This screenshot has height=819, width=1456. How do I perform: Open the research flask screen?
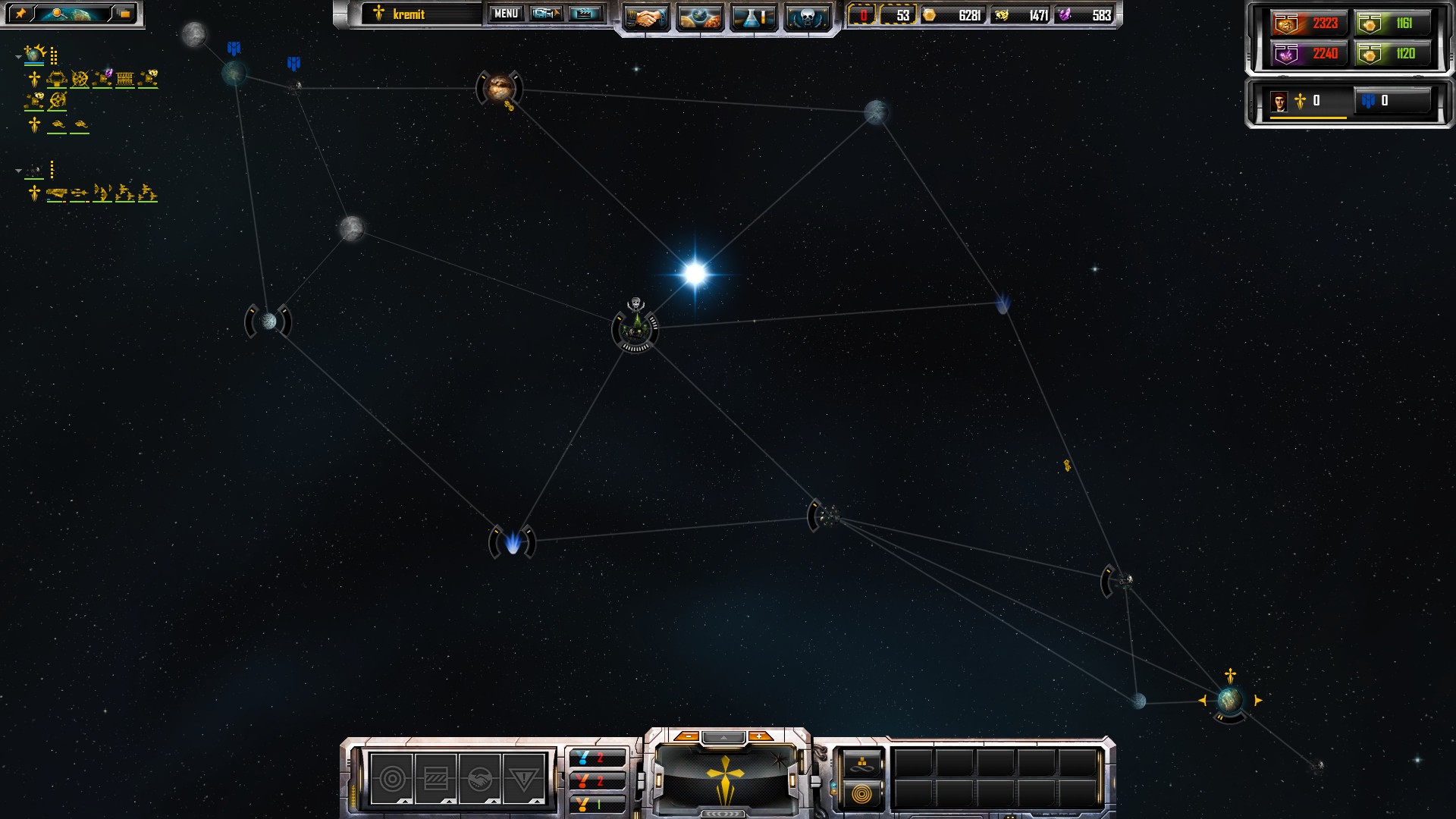coord(753,17)
